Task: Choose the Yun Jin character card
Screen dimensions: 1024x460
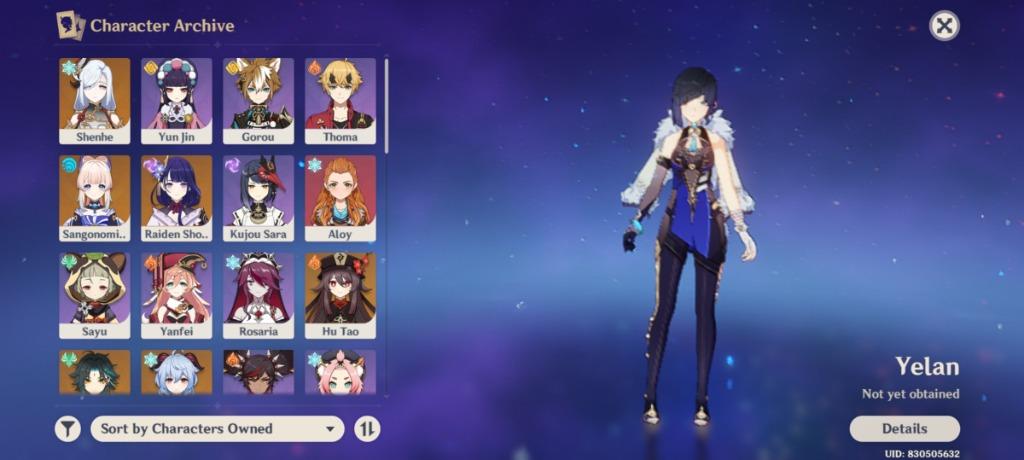Action: (177, 100)
